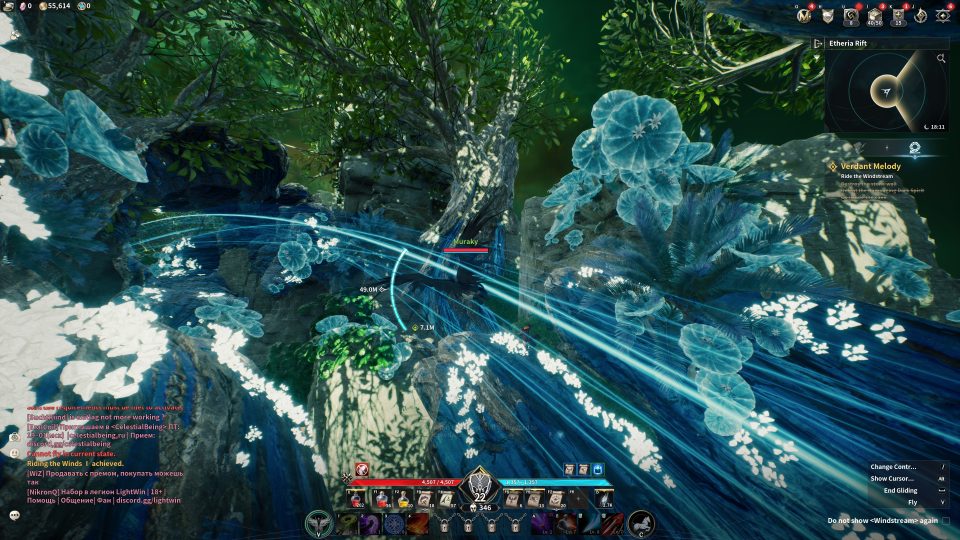This screenshot has height=540, width=960.
Task: Open the gold M coin menu icon
Action: coord(803,15)
